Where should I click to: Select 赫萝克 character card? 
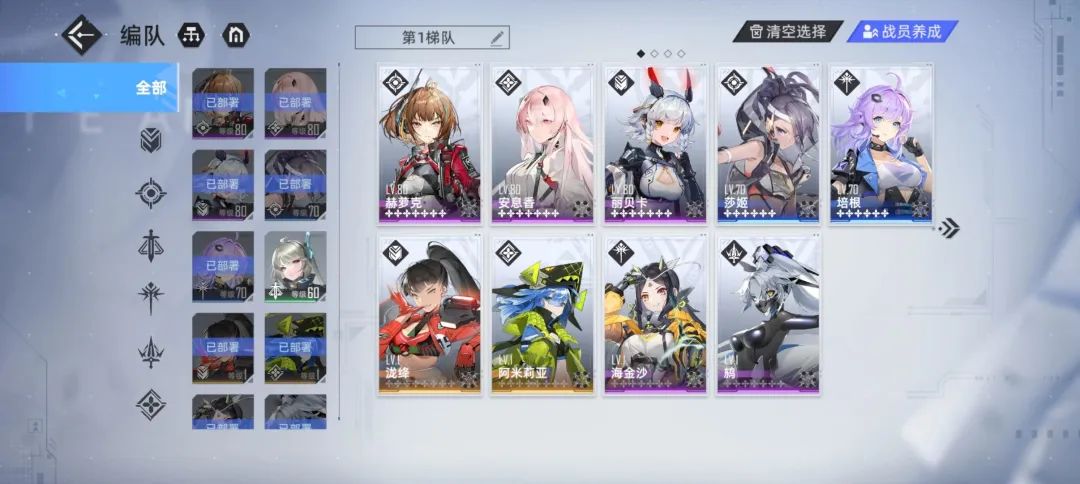coord(430,143)
